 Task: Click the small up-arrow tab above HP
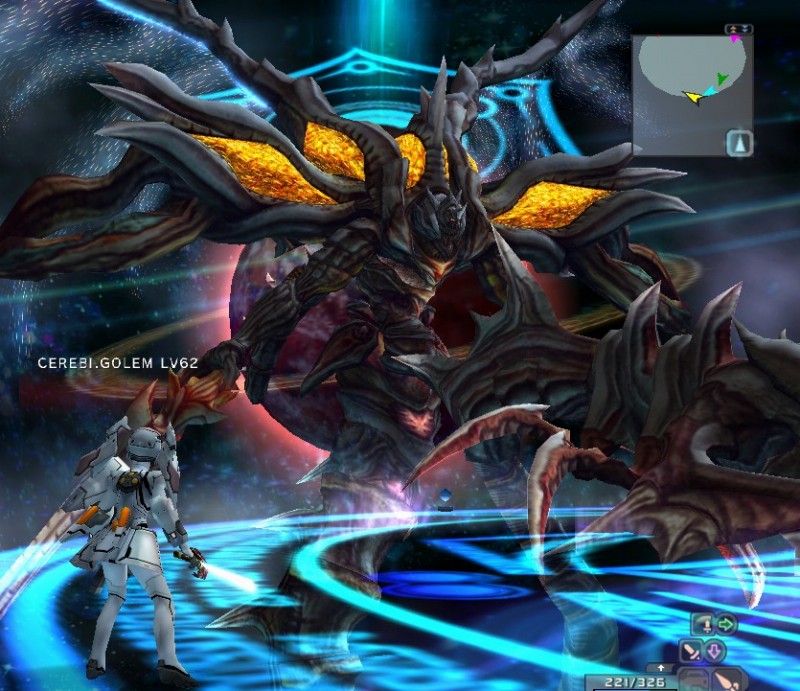[x=659, y=666]
